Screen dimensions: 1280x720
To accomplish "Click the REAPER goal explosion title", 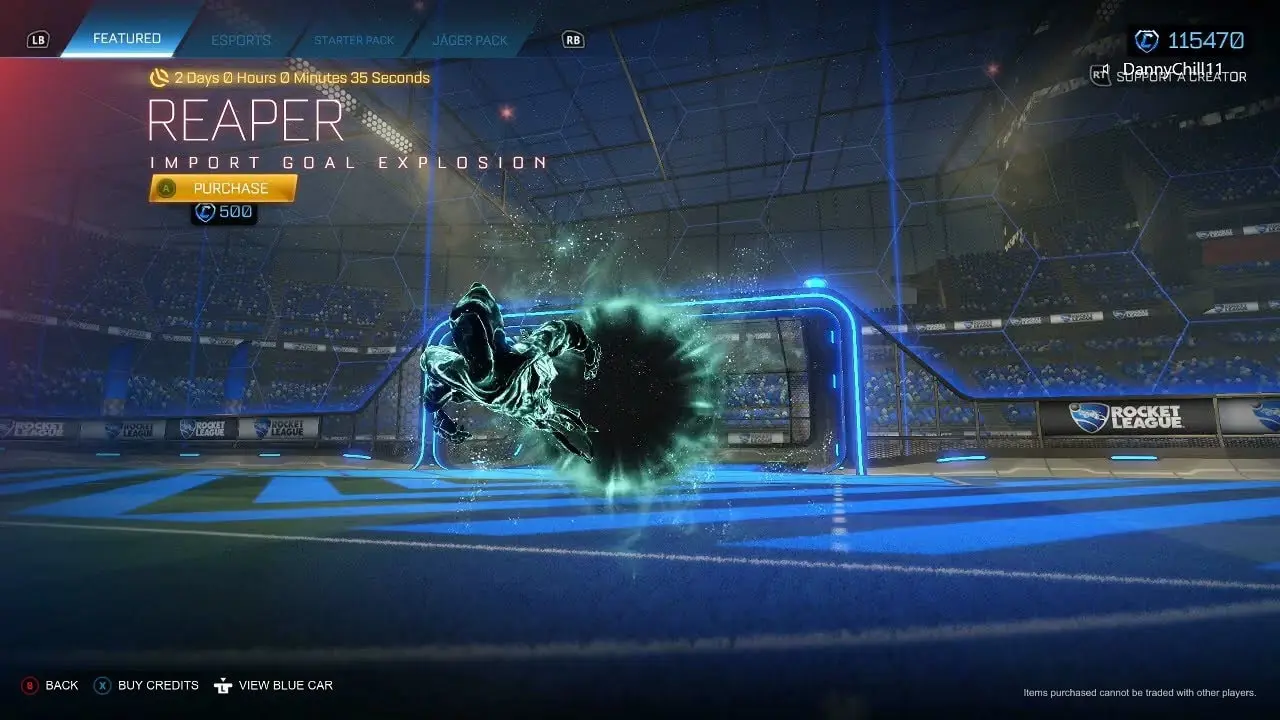I will [x=247, y=121].
